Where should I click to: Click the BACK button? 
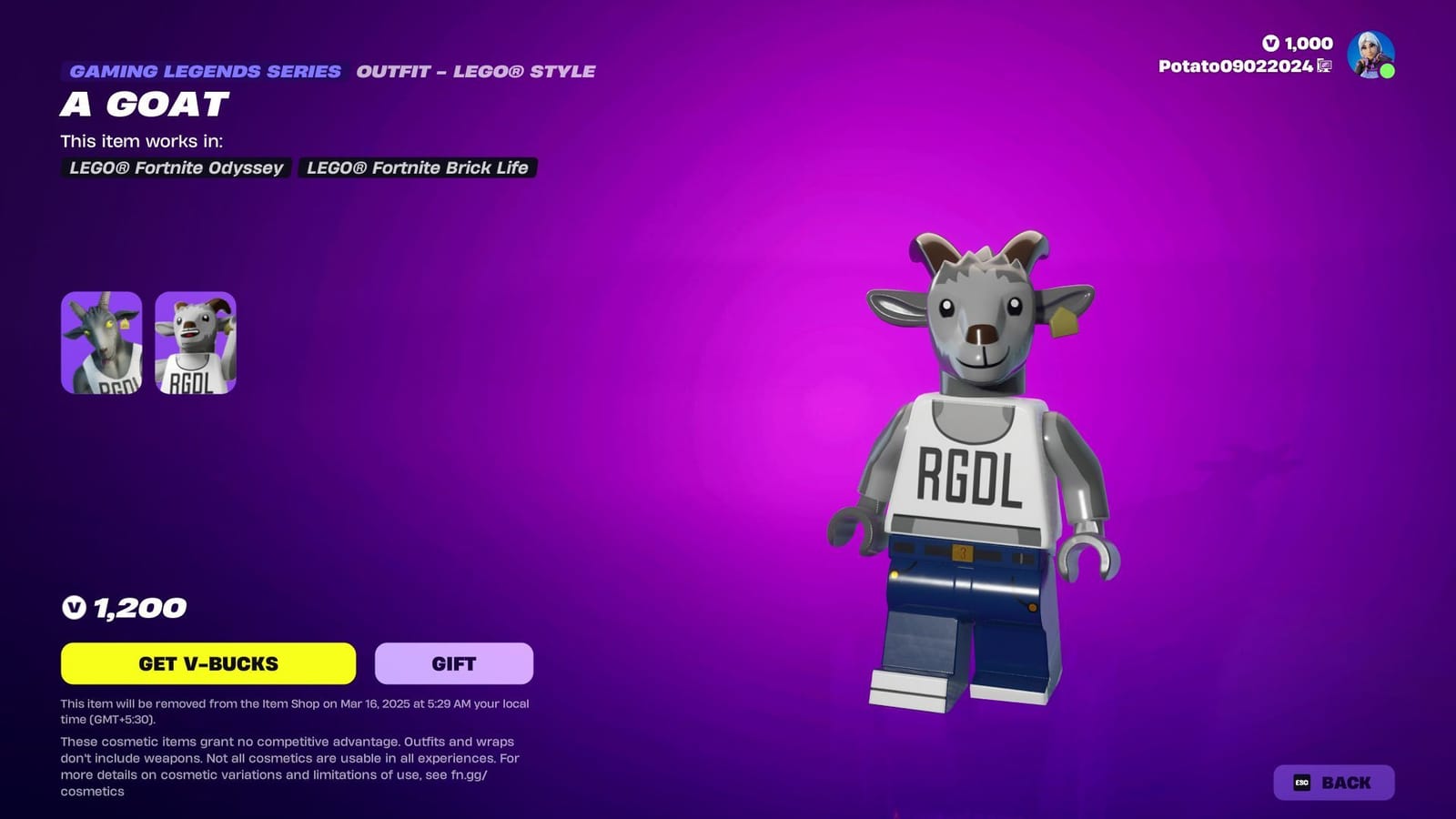(1336, 782)
